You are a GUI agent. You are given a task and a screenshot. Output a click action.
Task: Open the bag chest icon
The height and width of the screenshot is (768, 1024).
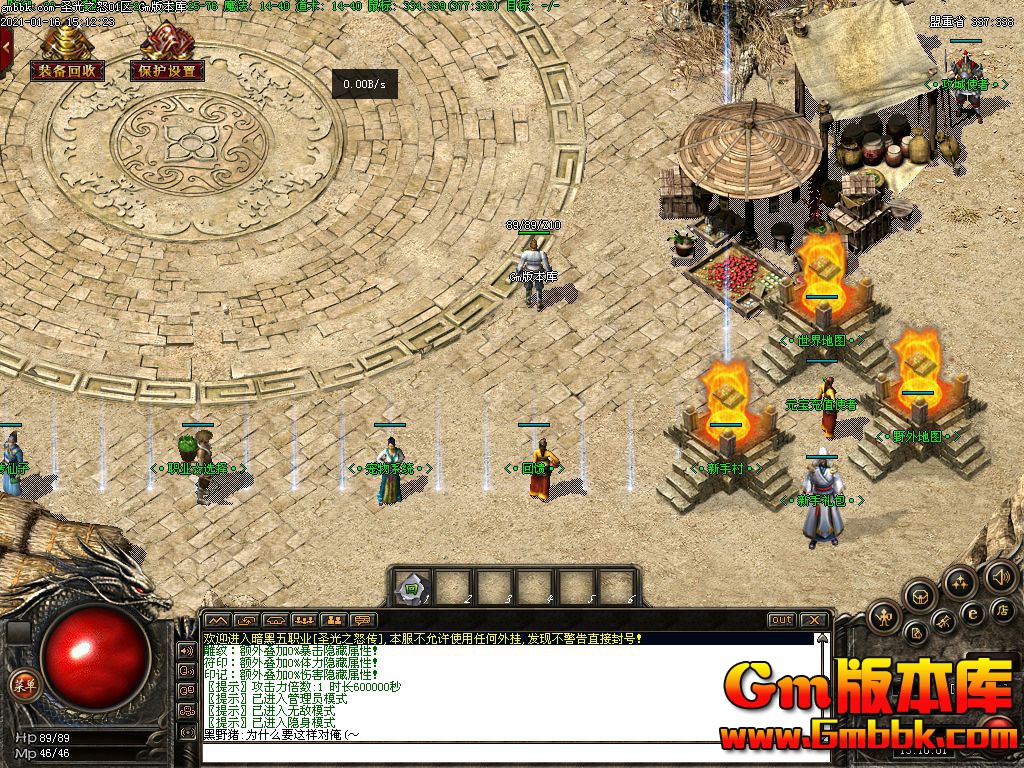click(x=919, y=597)
